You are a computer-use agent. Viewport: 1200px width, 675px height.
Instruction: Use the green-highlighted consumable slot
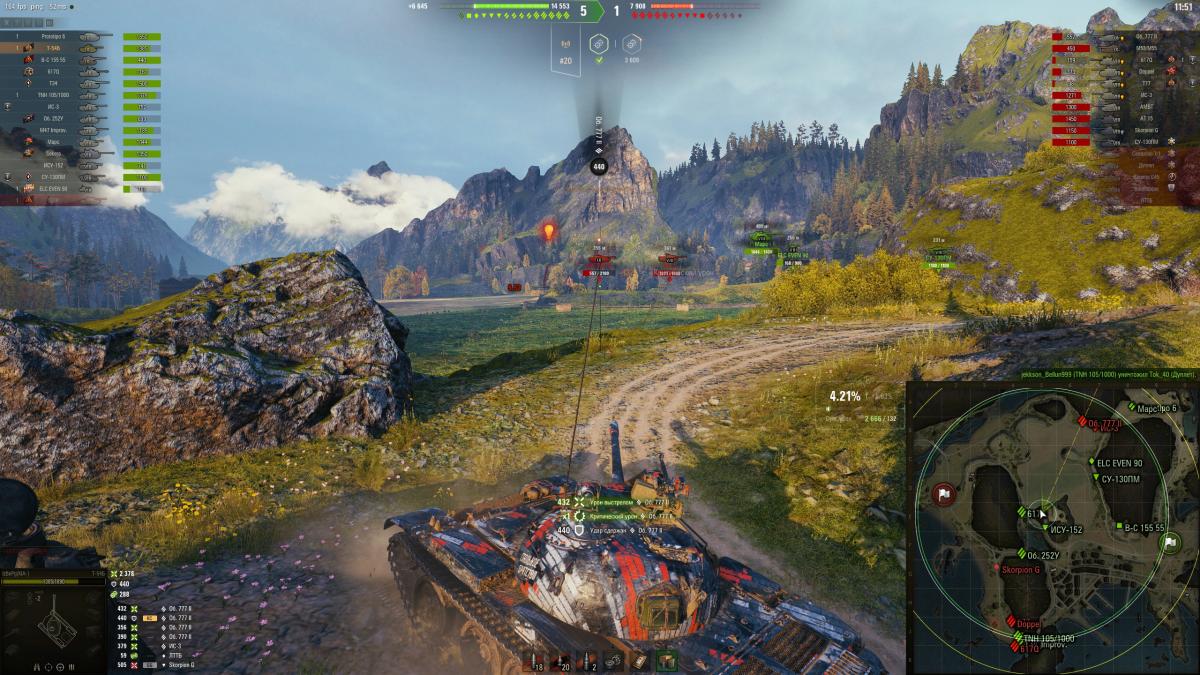coord(666,660)
